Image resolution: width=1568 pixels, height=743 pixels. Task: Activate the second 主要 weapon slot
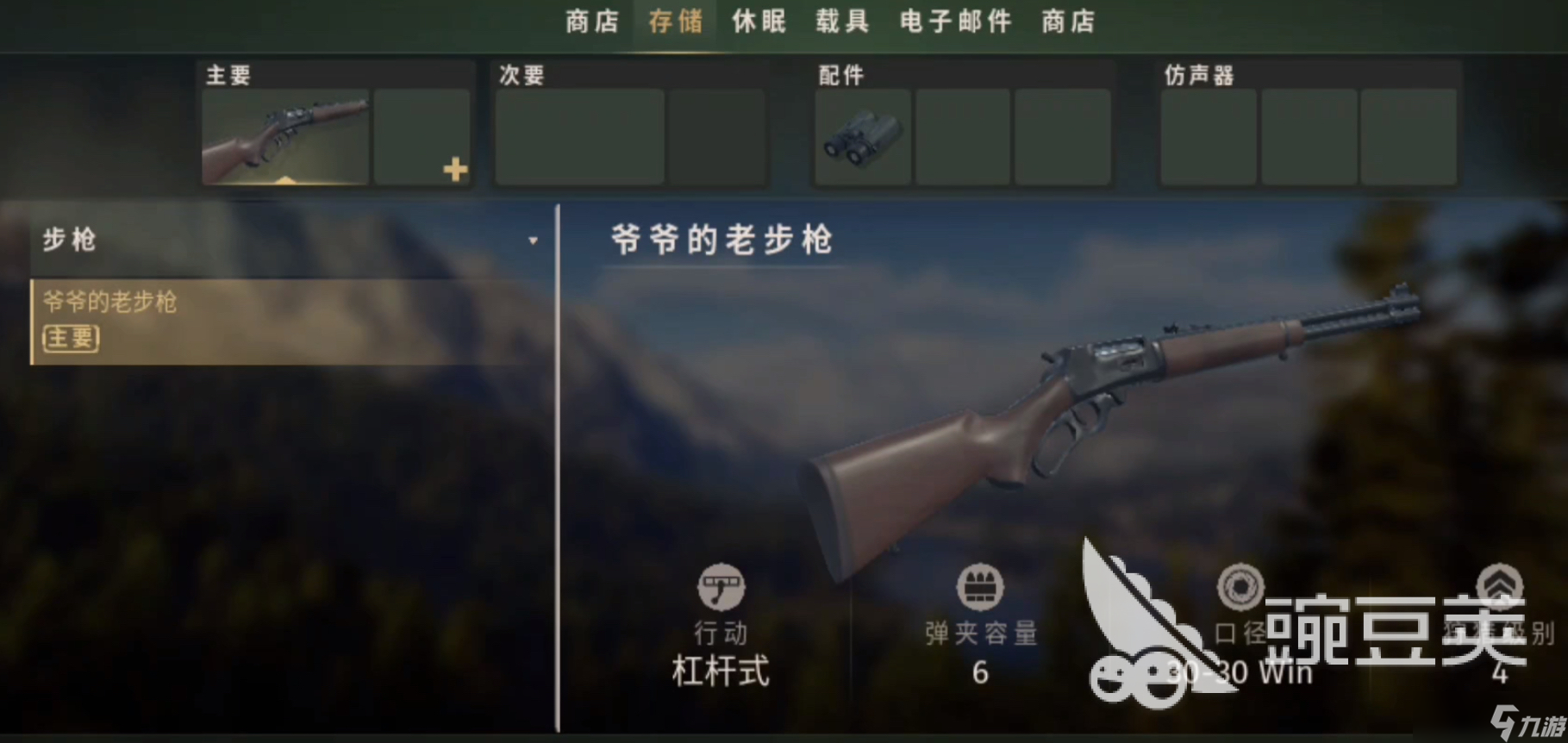[x=422, y=136]
